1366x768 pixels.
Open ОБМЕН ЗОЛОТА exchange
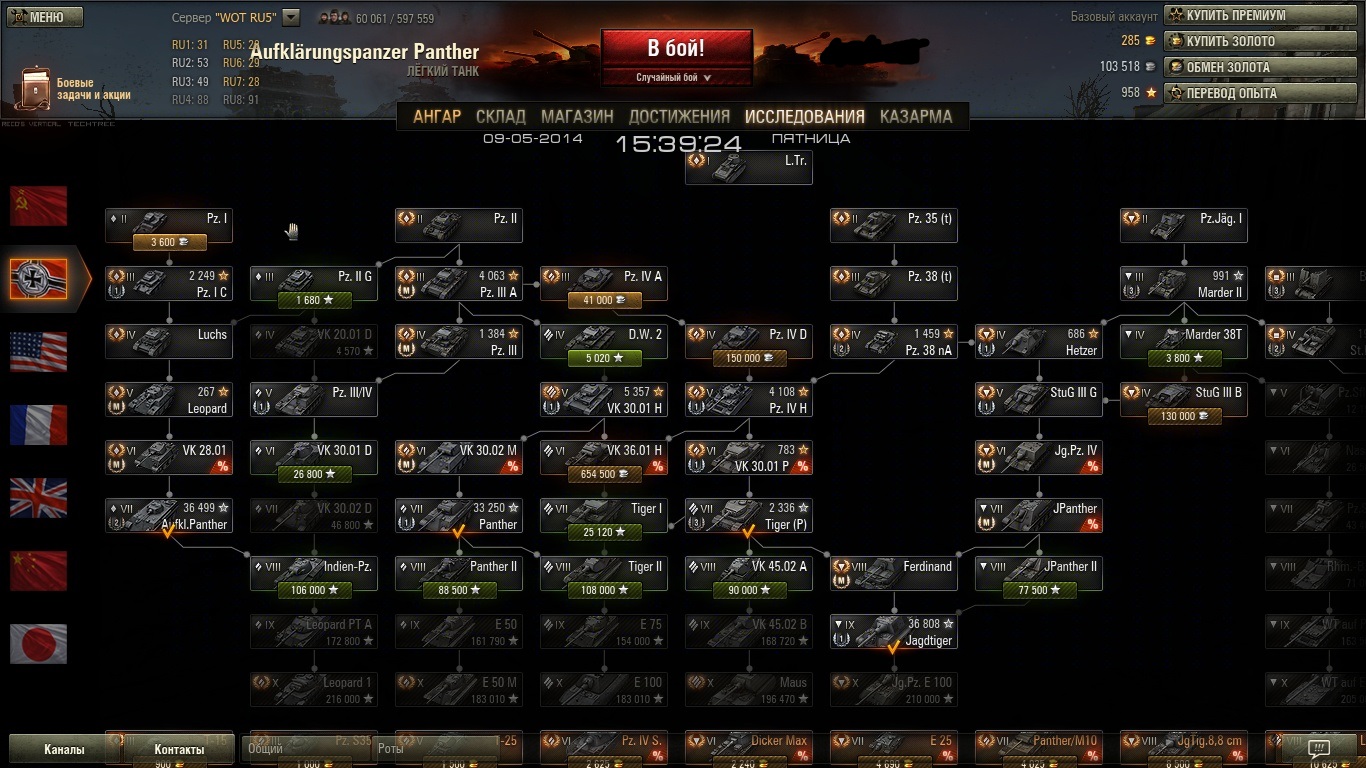(x=1260, y=67)
